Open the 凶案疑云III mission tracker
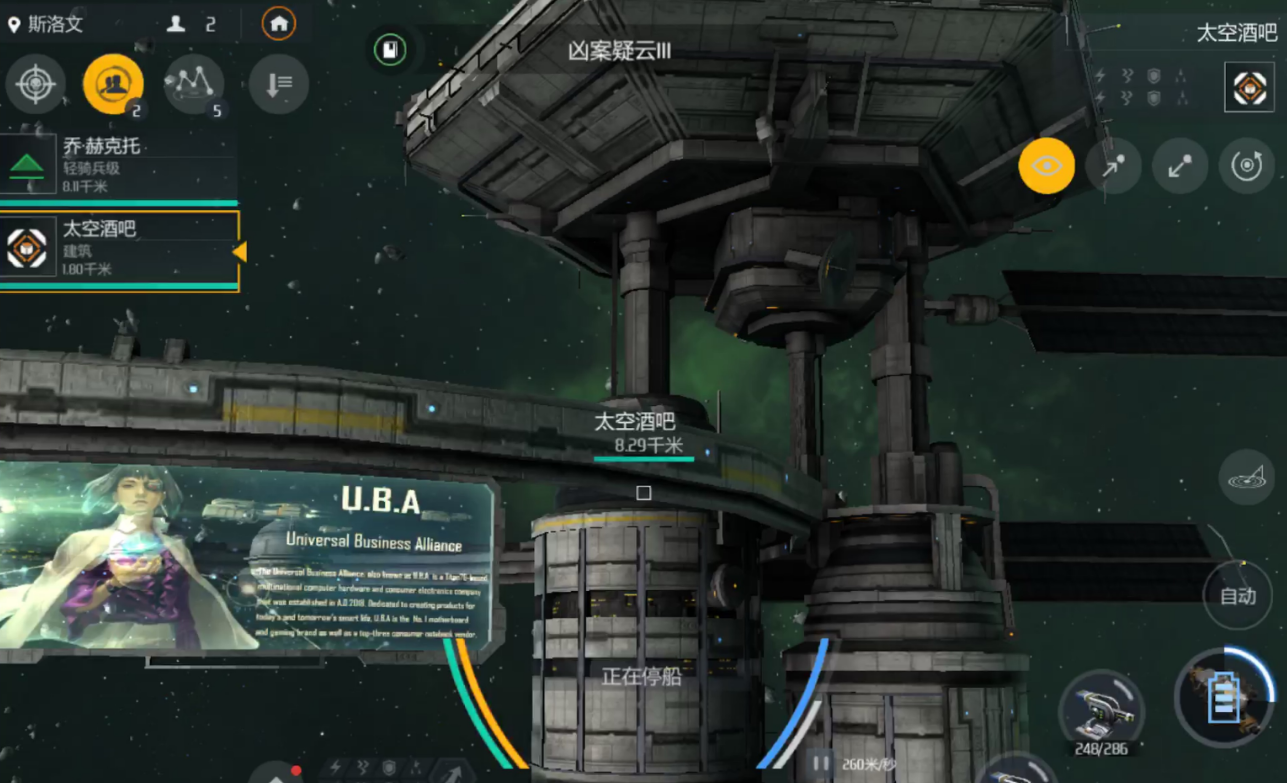The height and width of the screenshot is (783, 1287). tap(620, 51)
